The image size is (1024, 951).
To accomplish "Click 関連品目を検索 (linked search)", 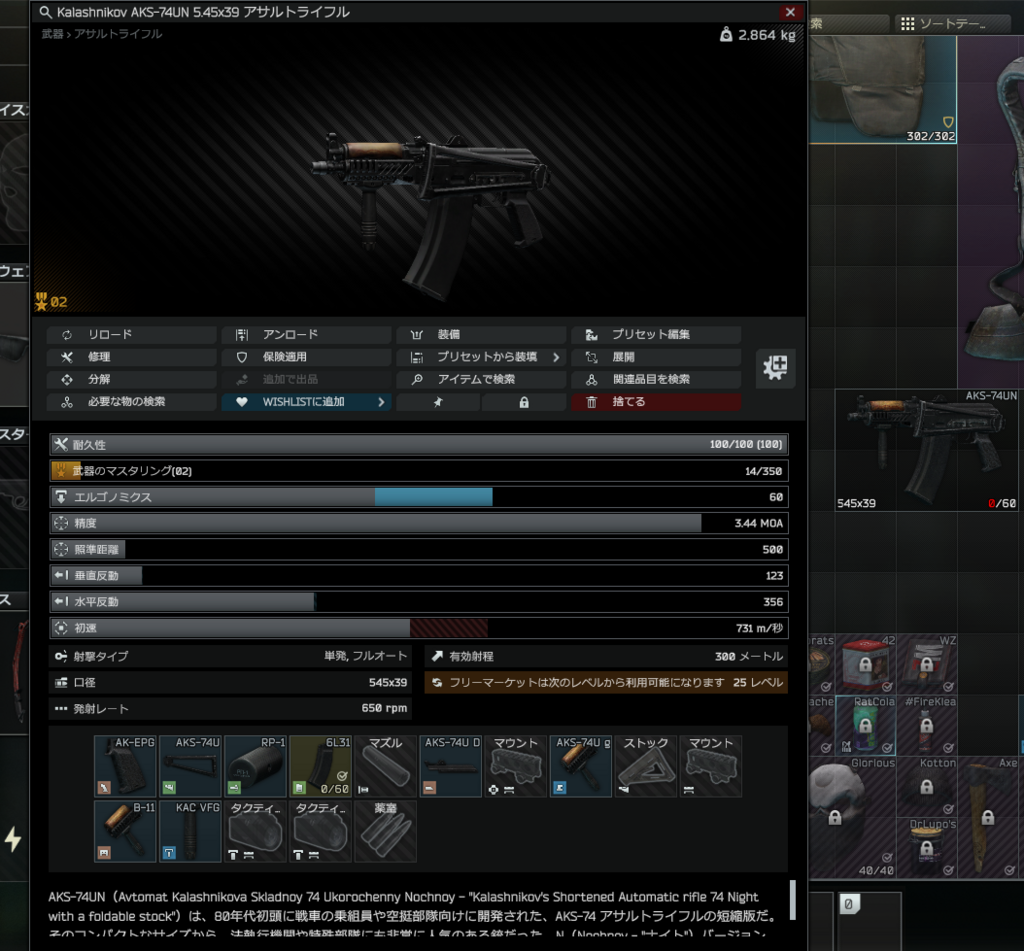I will 655,380.
